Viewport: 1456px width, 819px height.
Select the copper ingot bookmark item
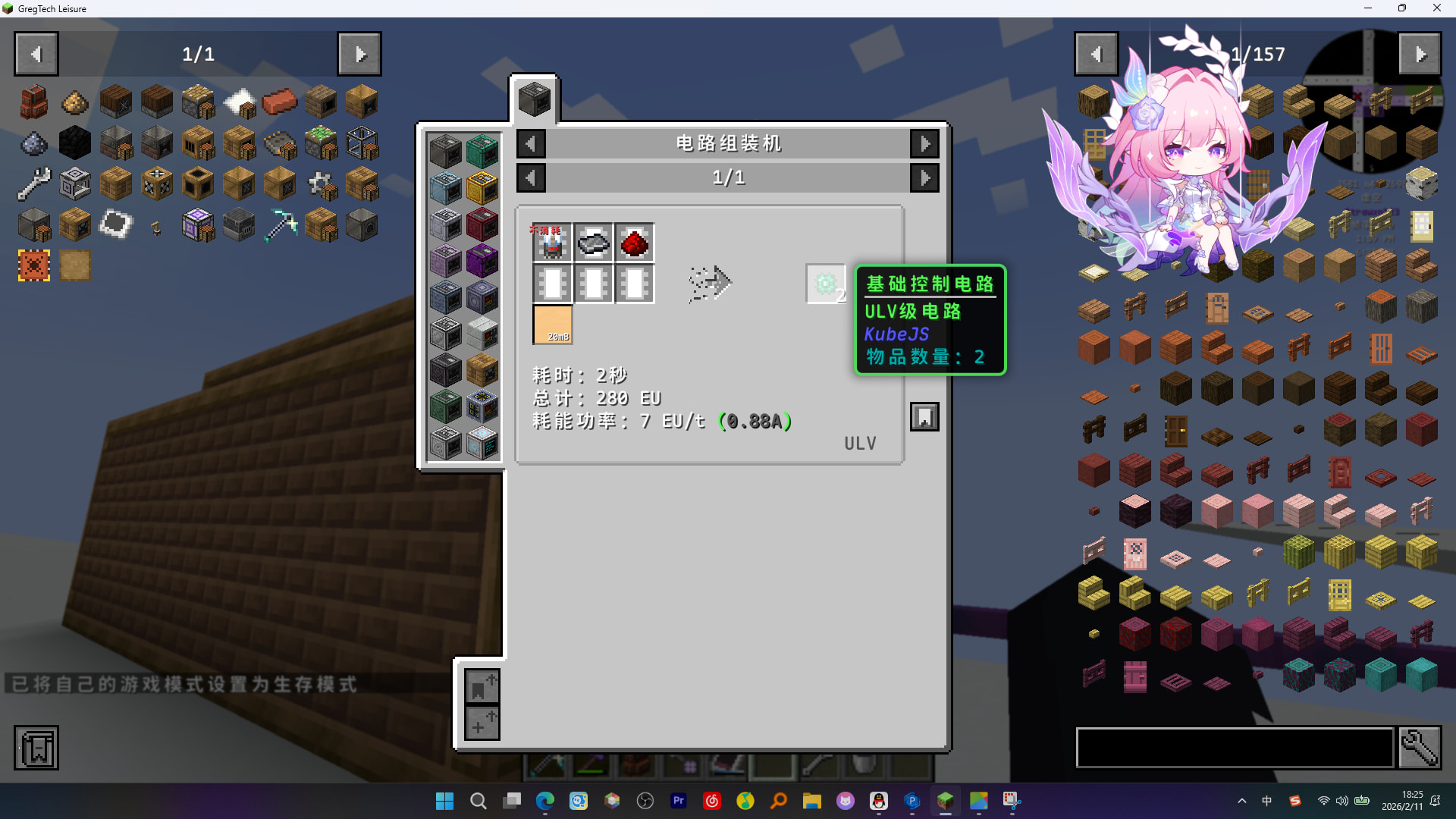pos(280,102)
